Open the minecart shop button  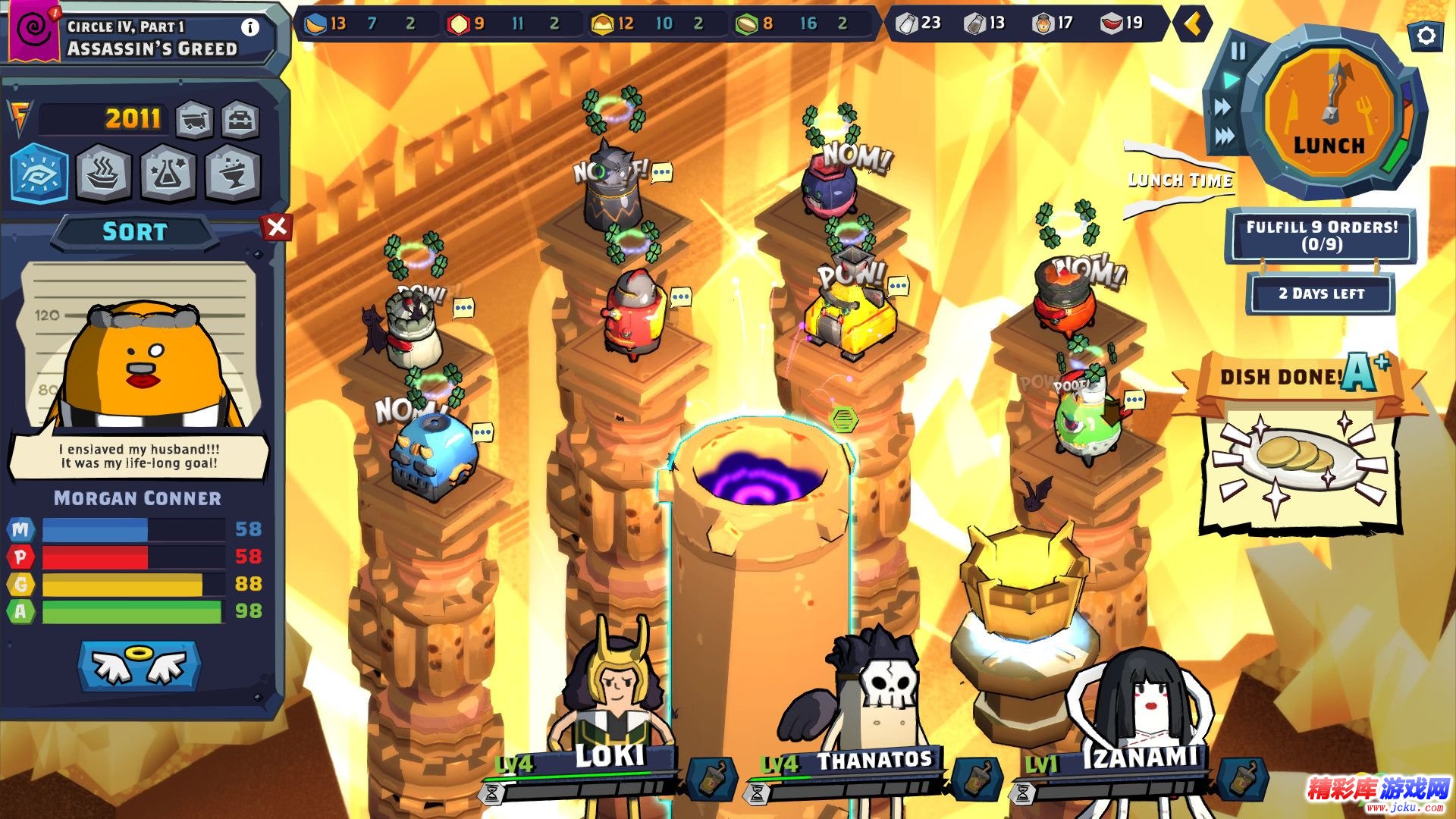[x=194, y=120]
